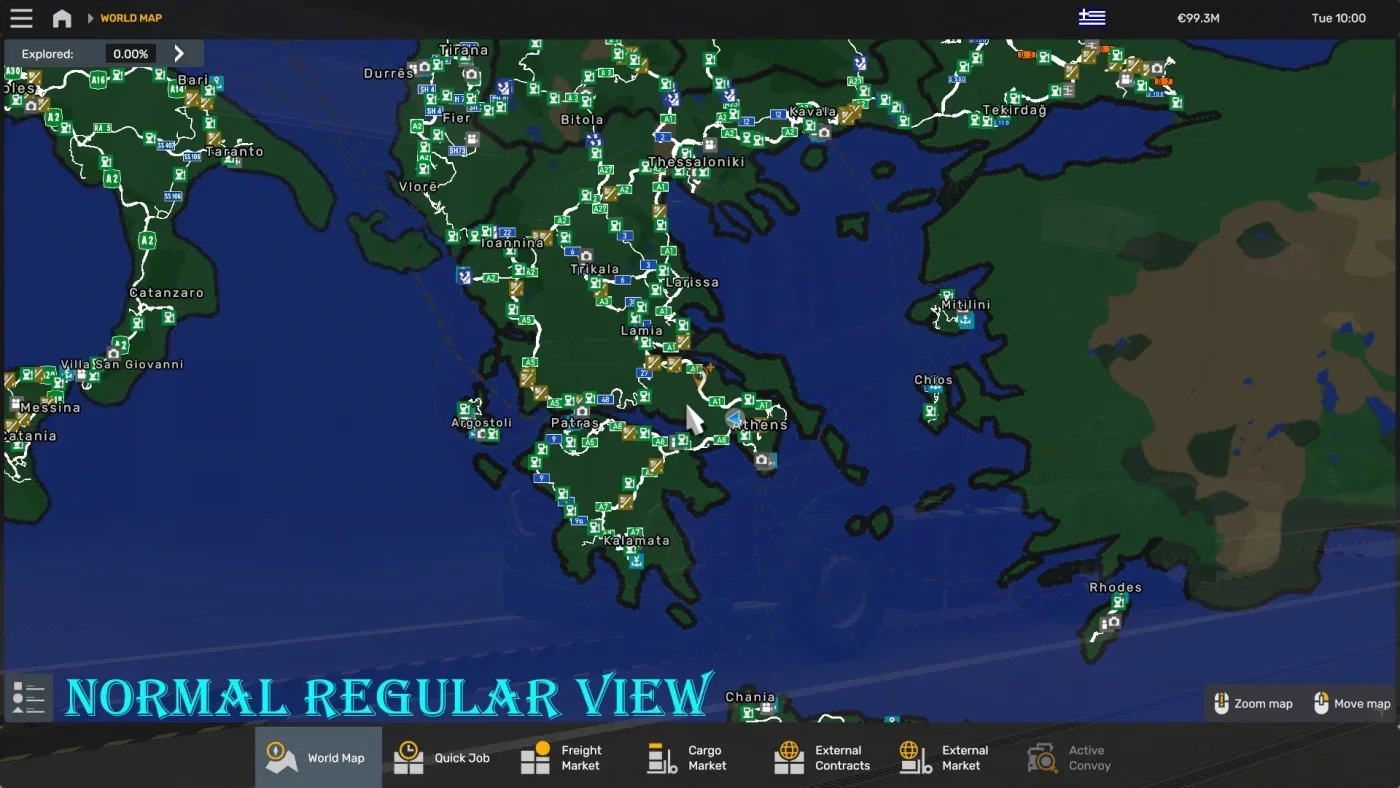Select the ferry port icon at Mitilini
Image resolution: width=1400 pixels, height=788 pixels.
click(x=964, y=320)
